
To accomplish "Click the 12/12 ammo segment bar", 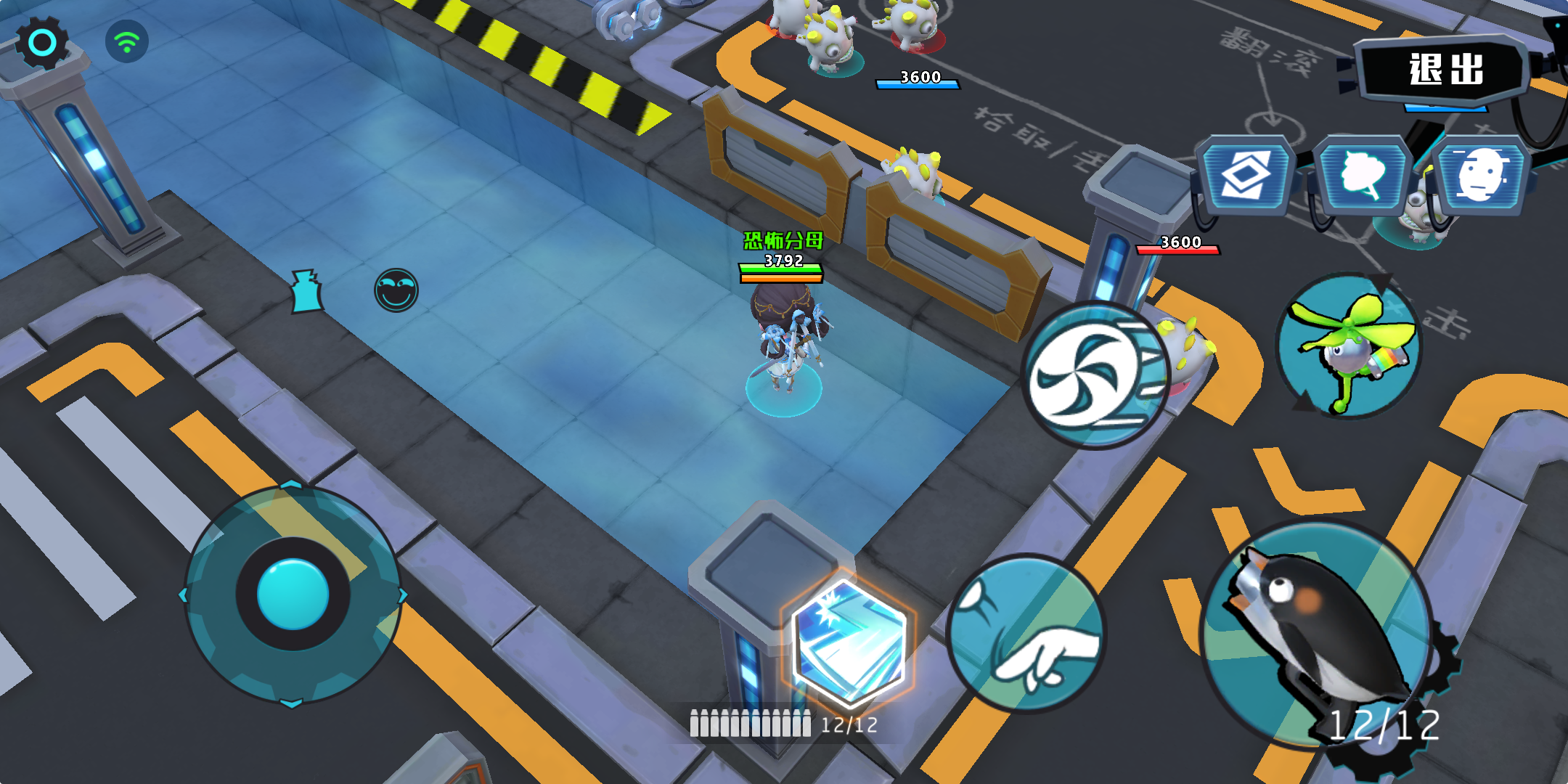I will [x=751, y=723].
